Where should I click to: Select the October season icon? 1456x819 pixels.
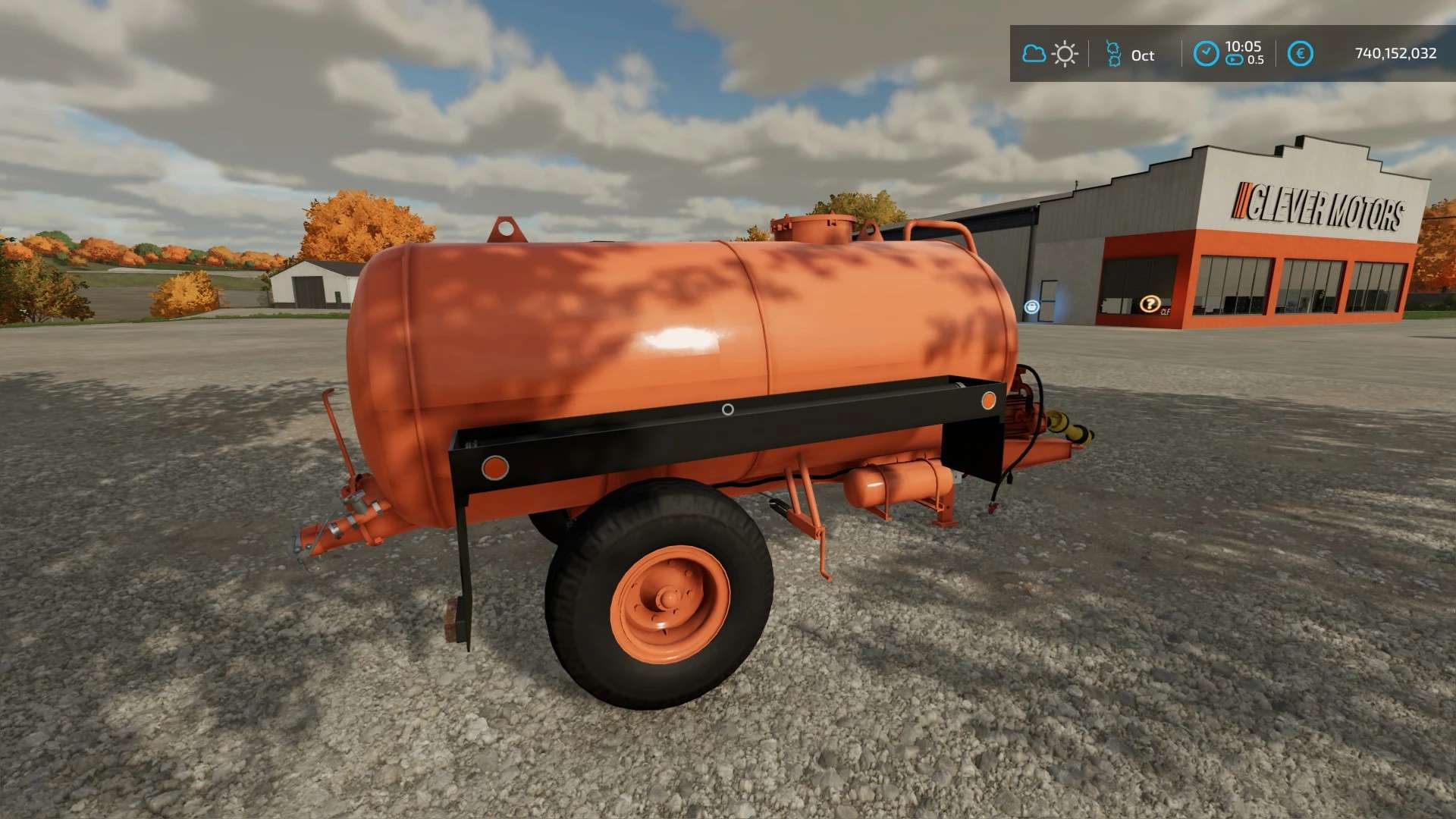[x=1113, y=54]
